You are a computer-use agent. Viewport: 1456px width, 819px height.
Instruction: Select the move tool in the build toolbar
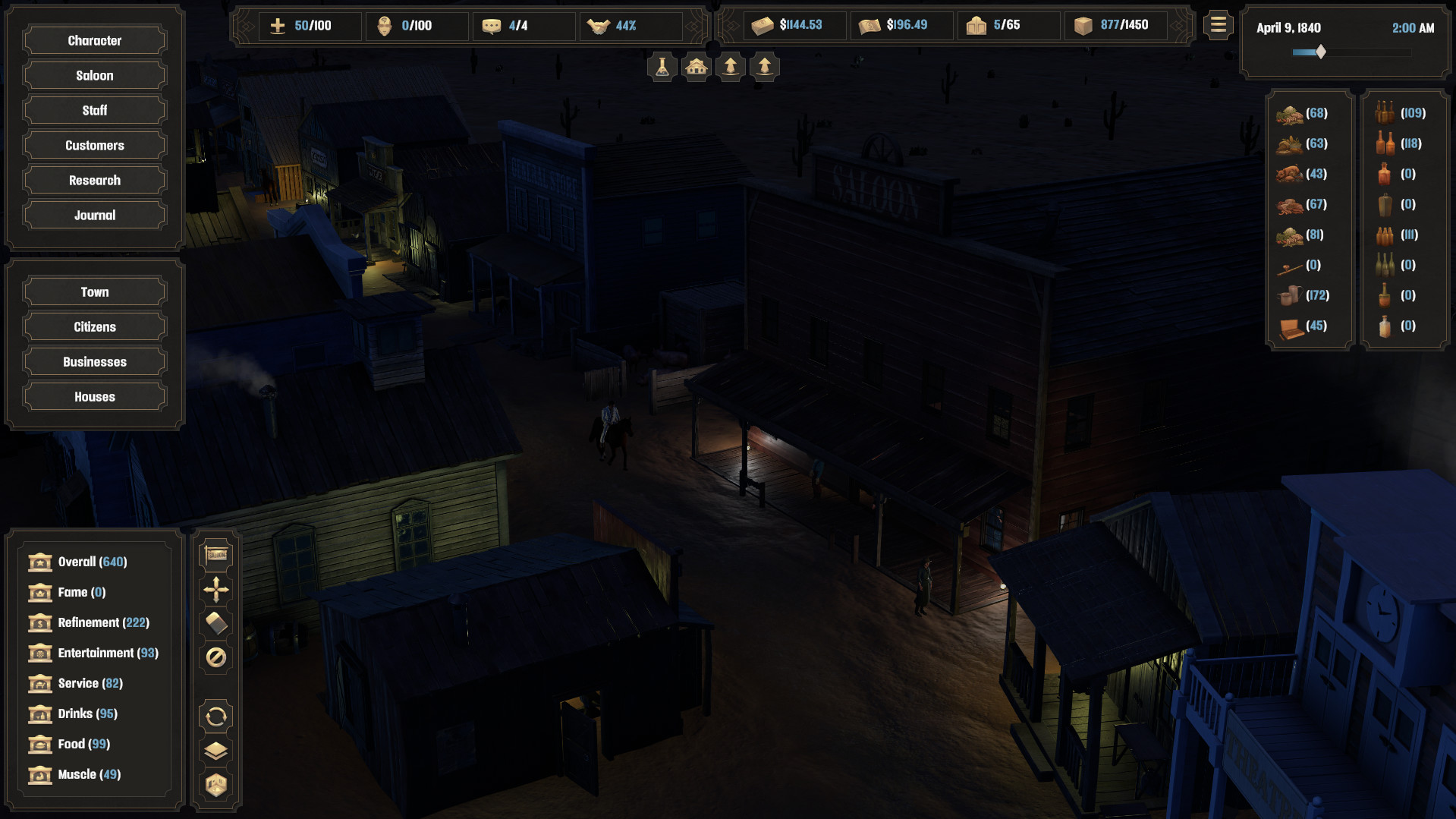(x=215, y=589)
